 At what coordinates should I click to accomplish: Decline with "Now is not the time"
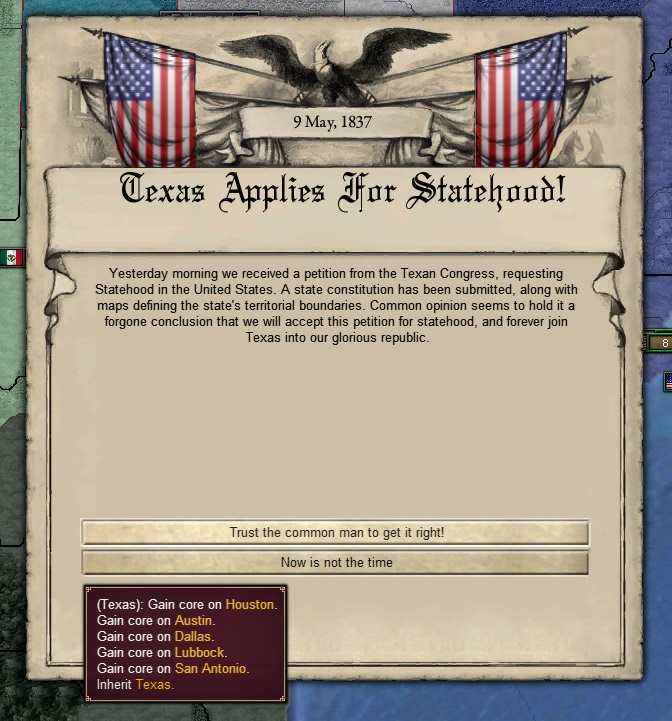tap(335, 562)
